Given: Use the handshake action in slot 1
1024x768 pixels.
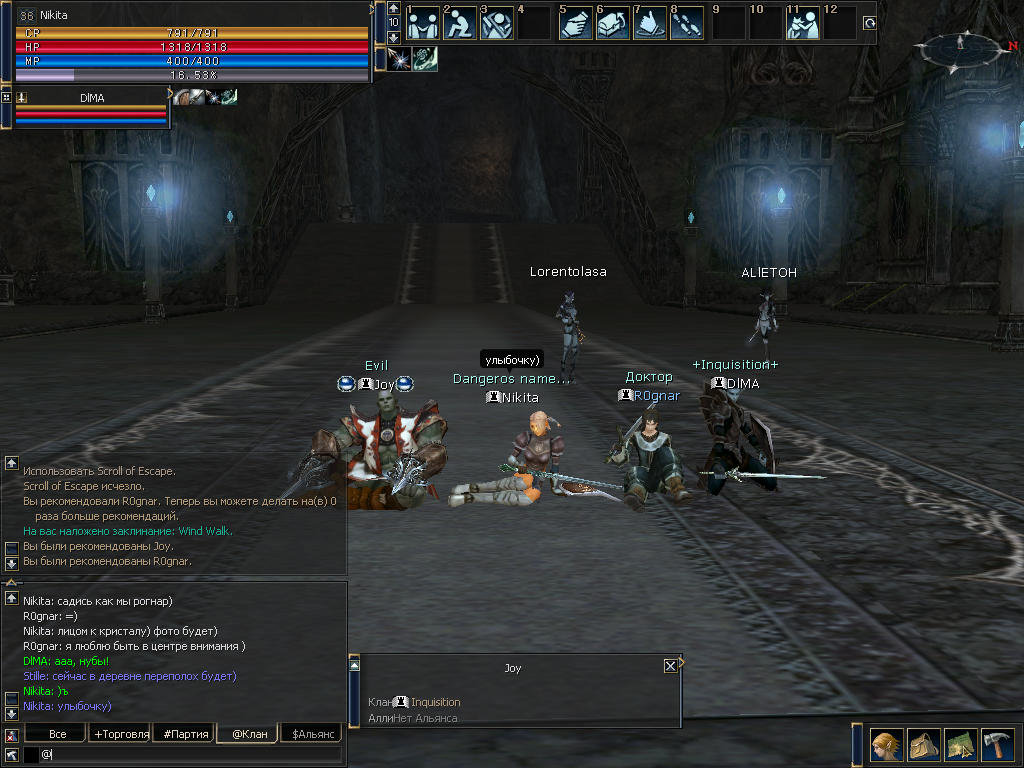Looking at the screenshot, I should click(422, 24).
